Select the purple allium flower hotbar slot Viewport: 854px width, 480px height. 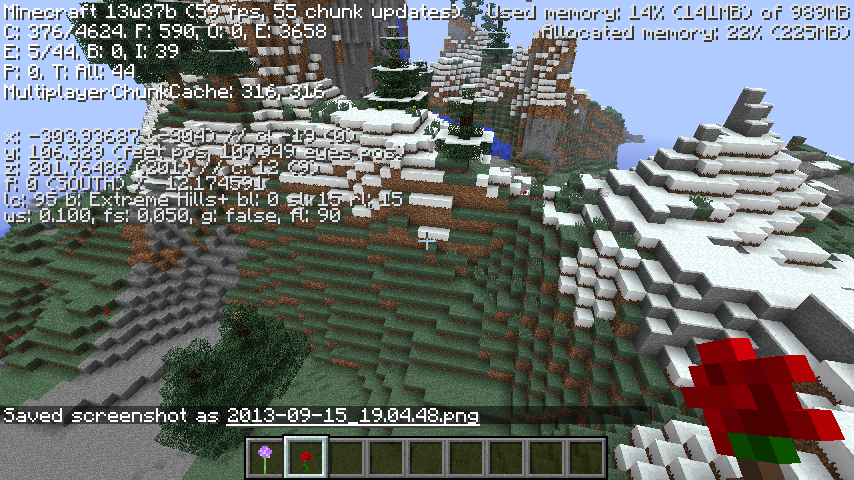click(265, 458)
